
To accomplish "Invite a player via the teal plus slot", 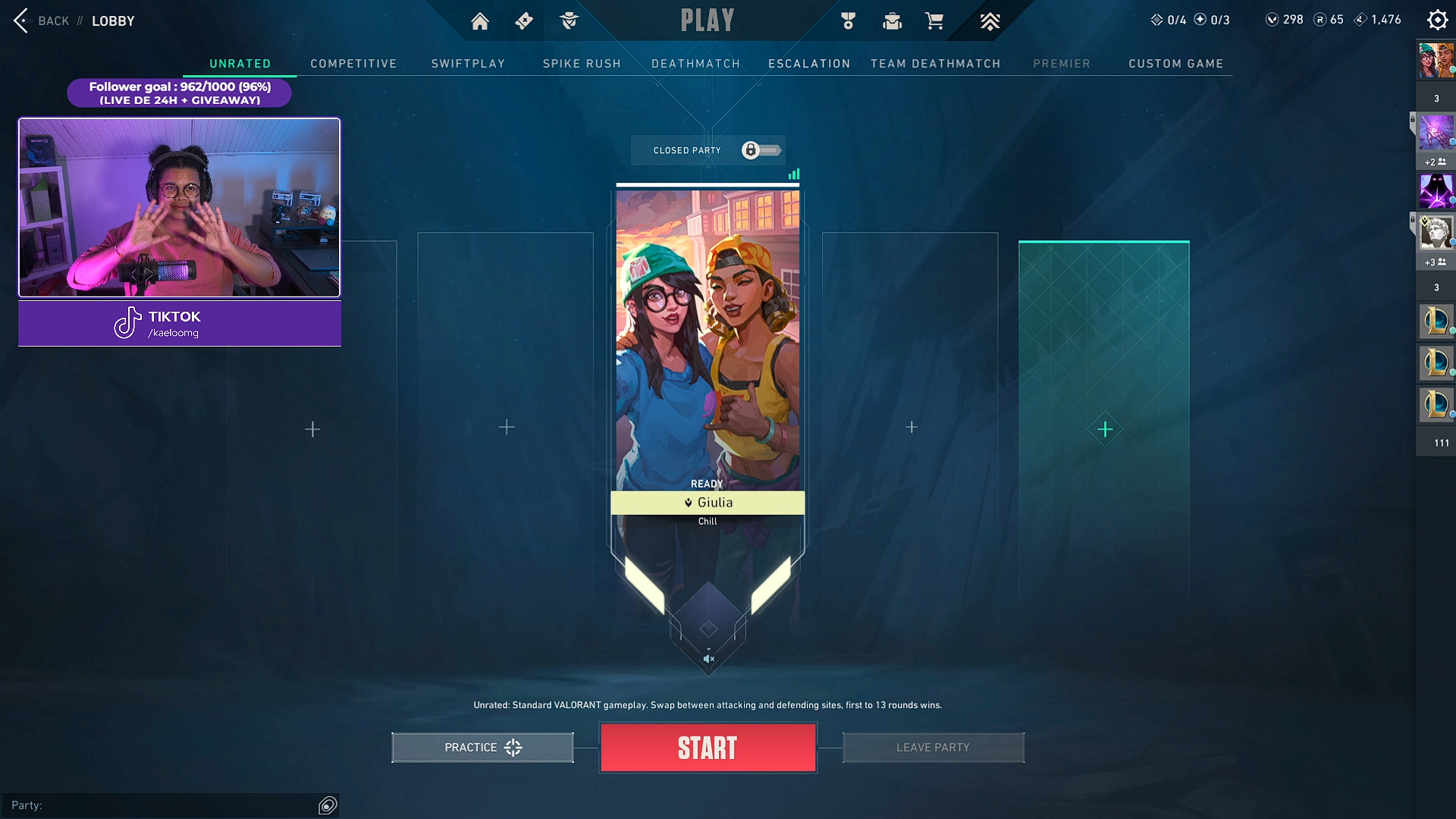I will pyautogui.click(x=1105, y=430).
